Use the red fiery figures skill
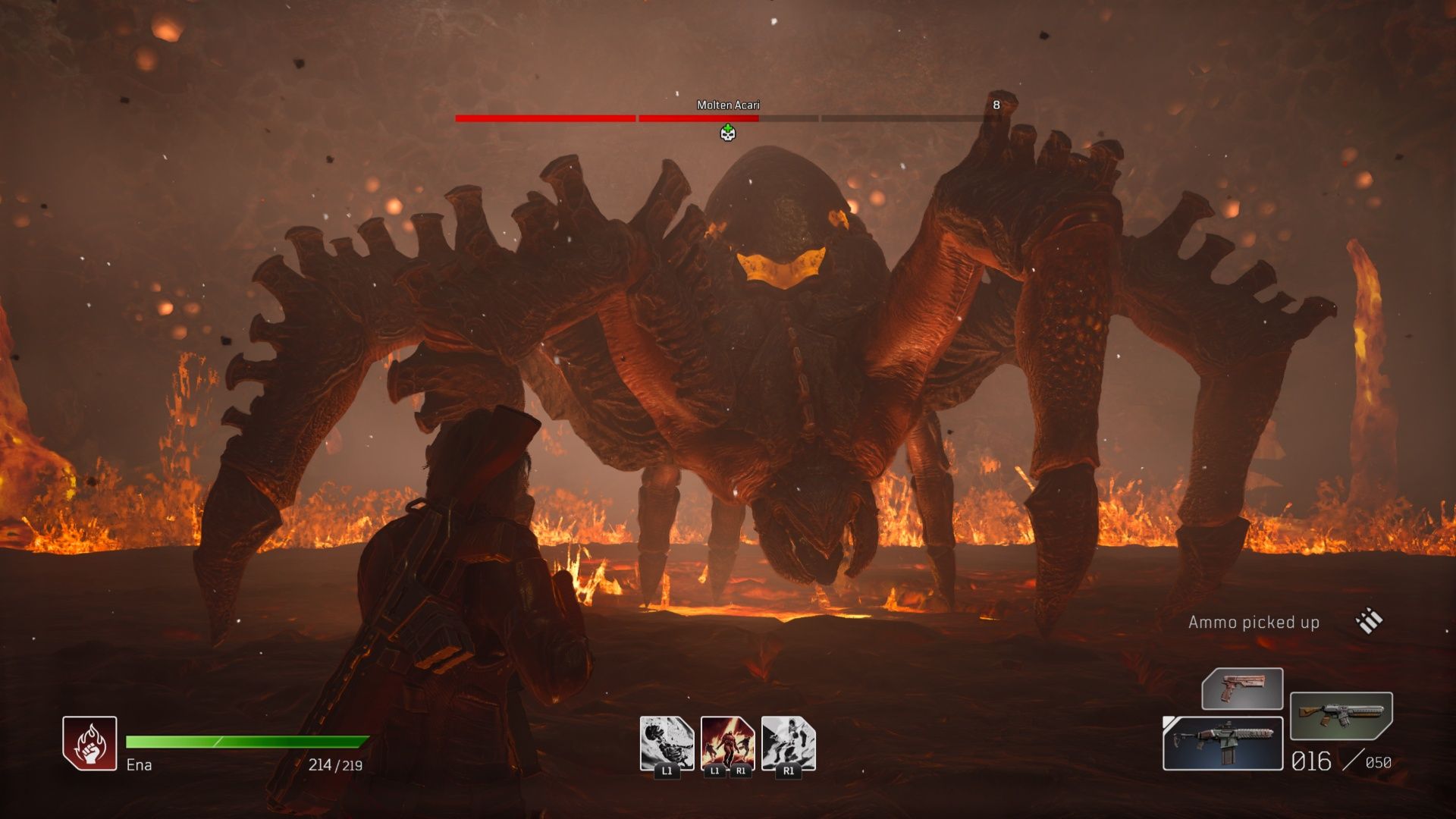 (x=727, y=742)
